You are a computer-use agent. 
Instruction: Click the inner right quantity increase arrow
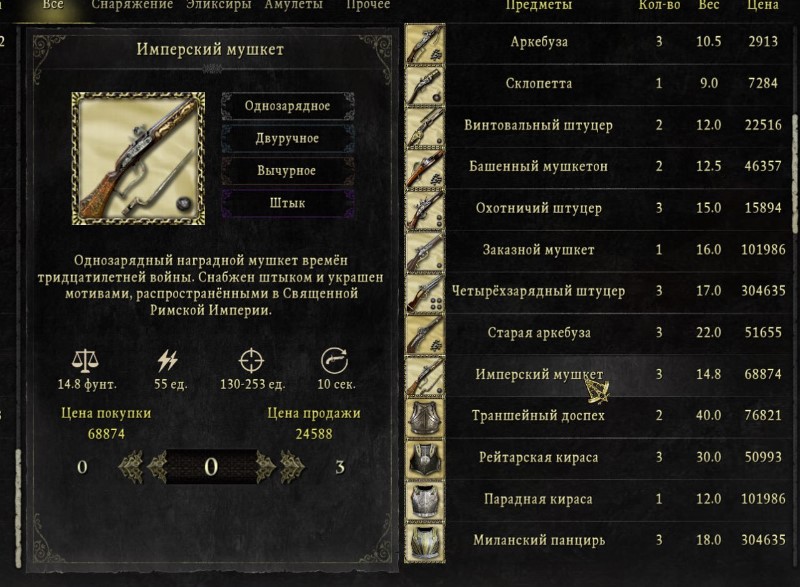point(265,466)
